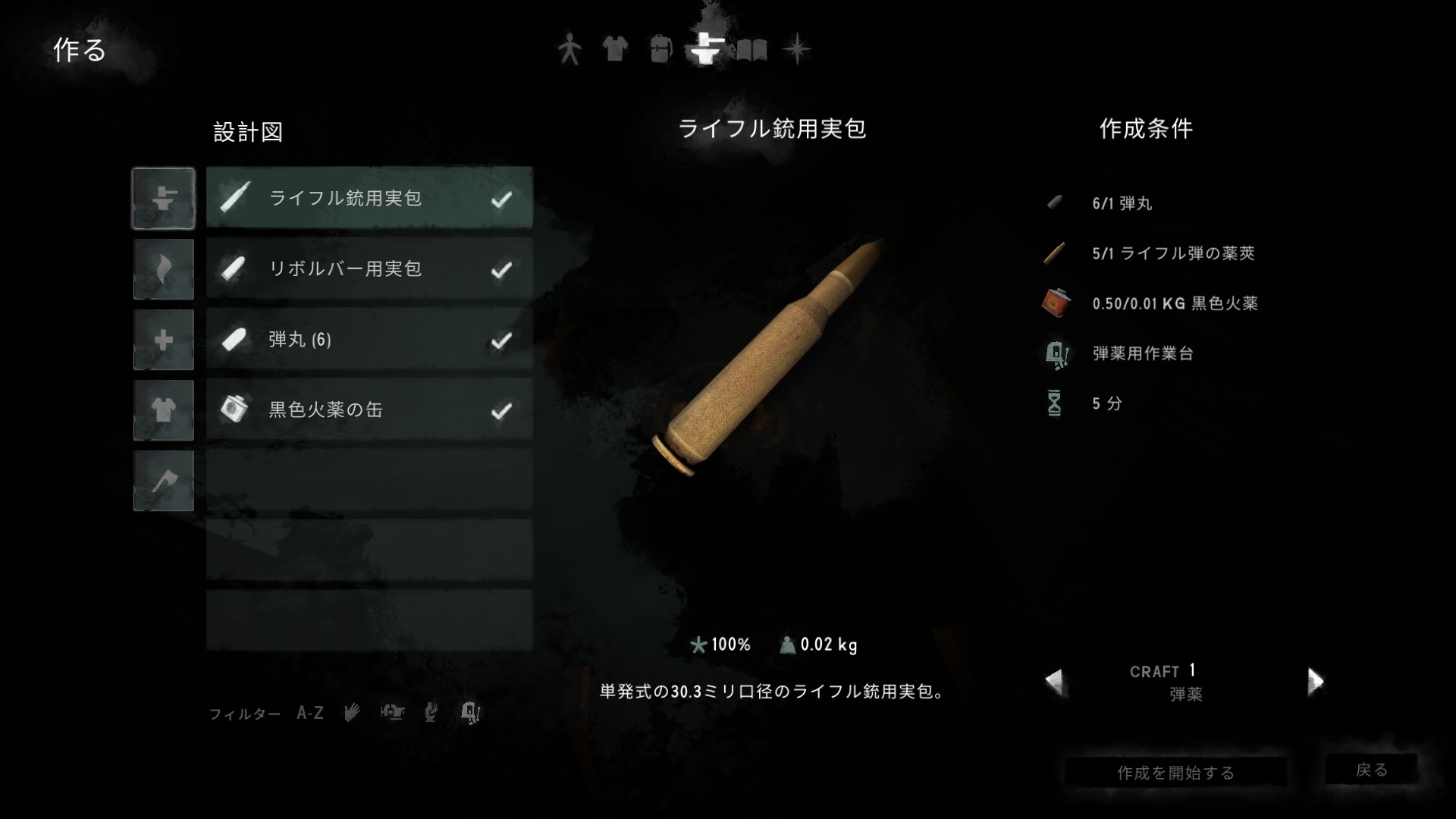Viewport: 1456px width, 819px height.
Task: Switch to the journal book tab
Action: (x=752, y=50)
